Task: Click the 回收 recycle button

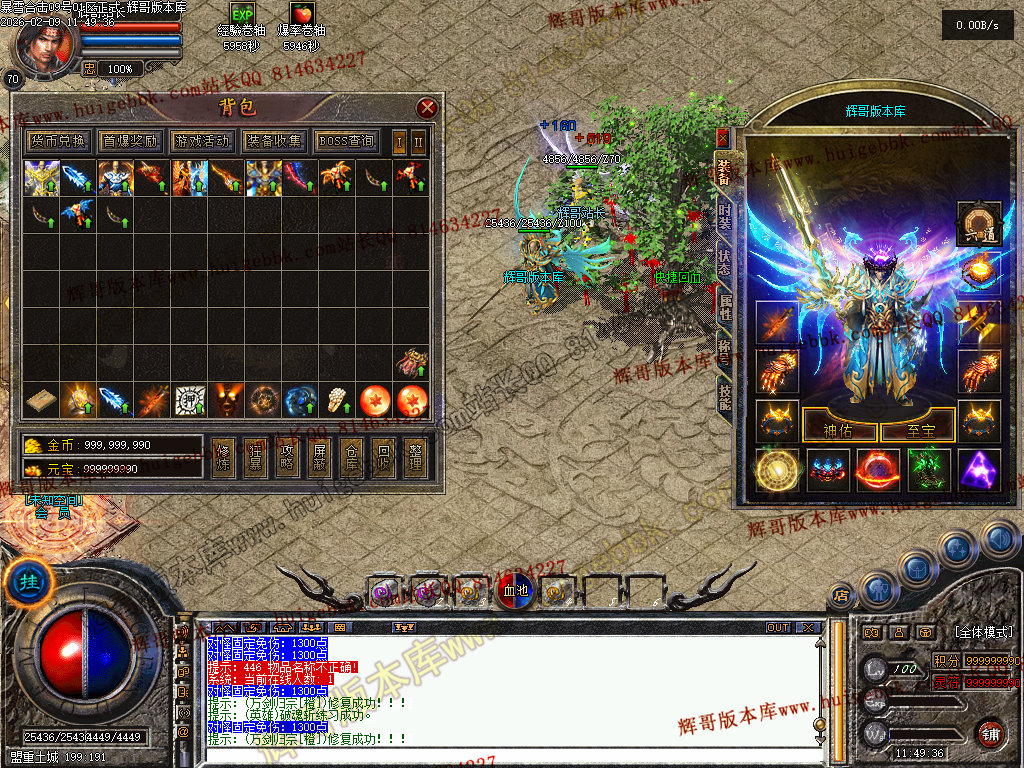Action: pyautogui.click(x=382, y=458)
